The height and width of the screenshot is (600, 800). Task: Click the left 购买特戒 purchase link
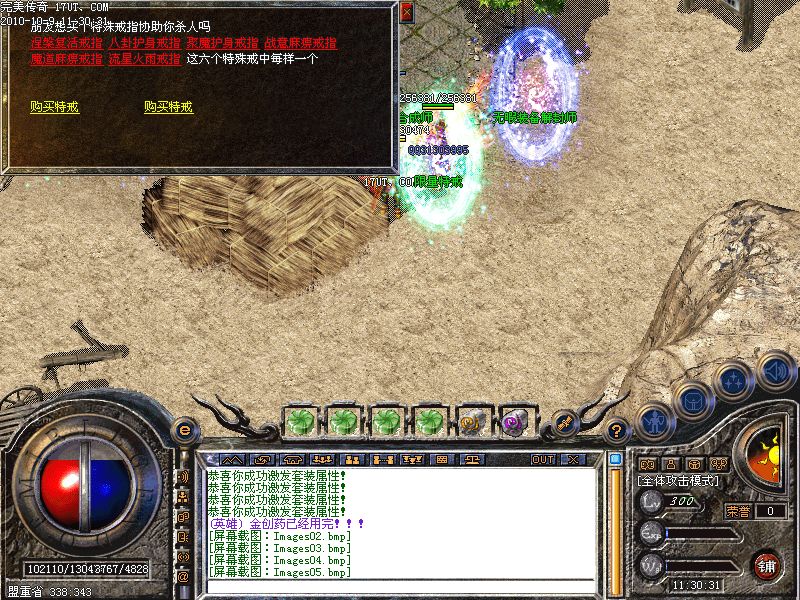[x=55, y=107]
